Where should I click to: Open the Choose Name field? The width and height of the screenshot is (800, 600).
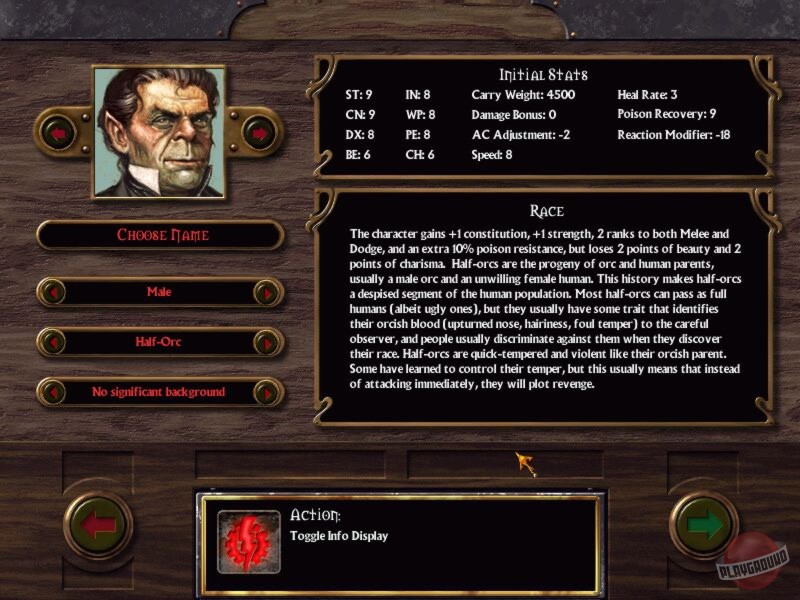click(x=161, y=235)
